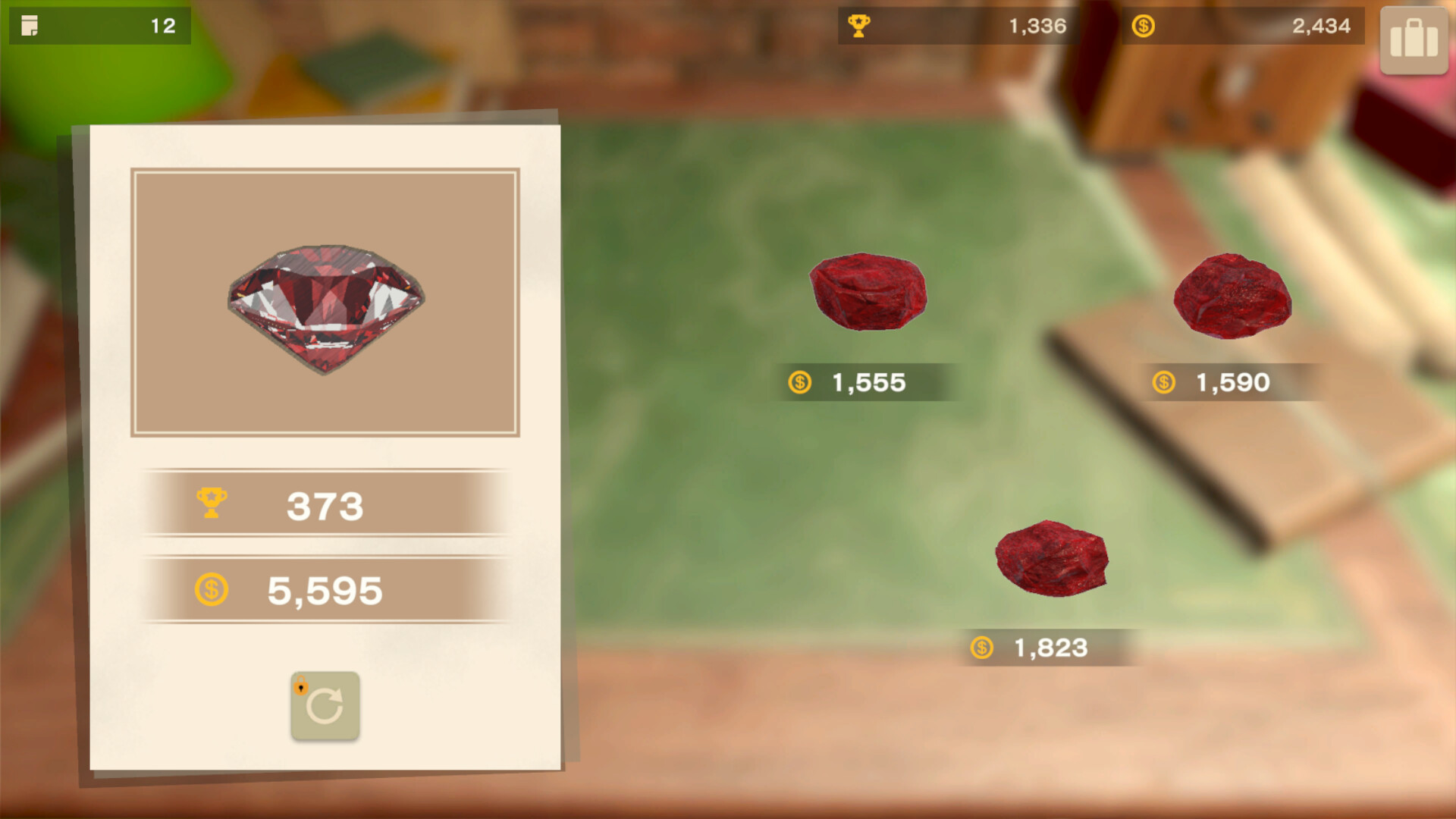Click the lock icon on the refresh button

click(301, 686)
